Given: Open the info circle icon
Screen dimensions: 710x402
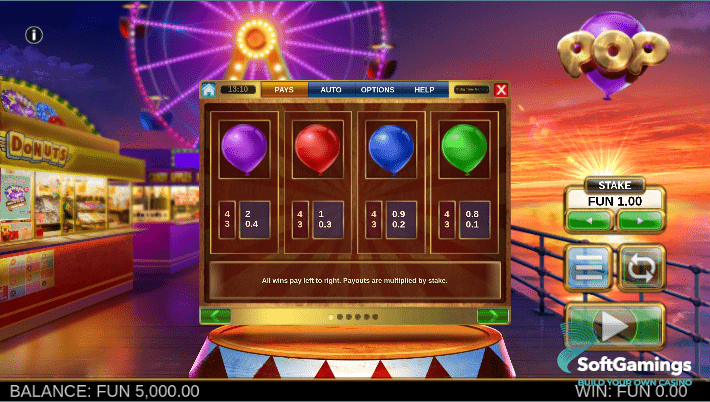Looking at the screenshot, I should point(34,35).
